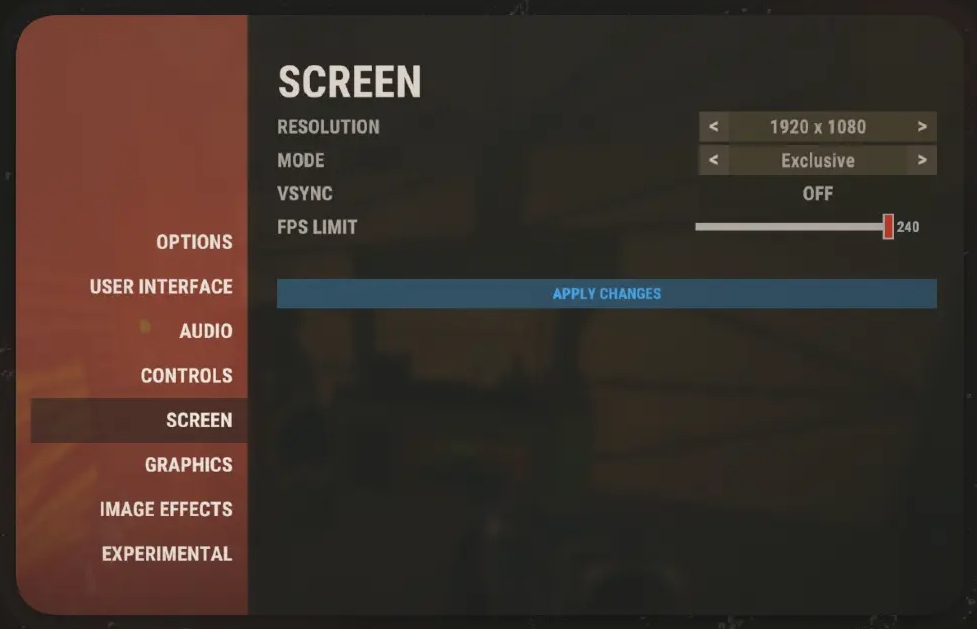The height and width of the screenshot is (629, 977).
Task: Click the FPS Limit slider handle
Action: [x=888, y=227]
